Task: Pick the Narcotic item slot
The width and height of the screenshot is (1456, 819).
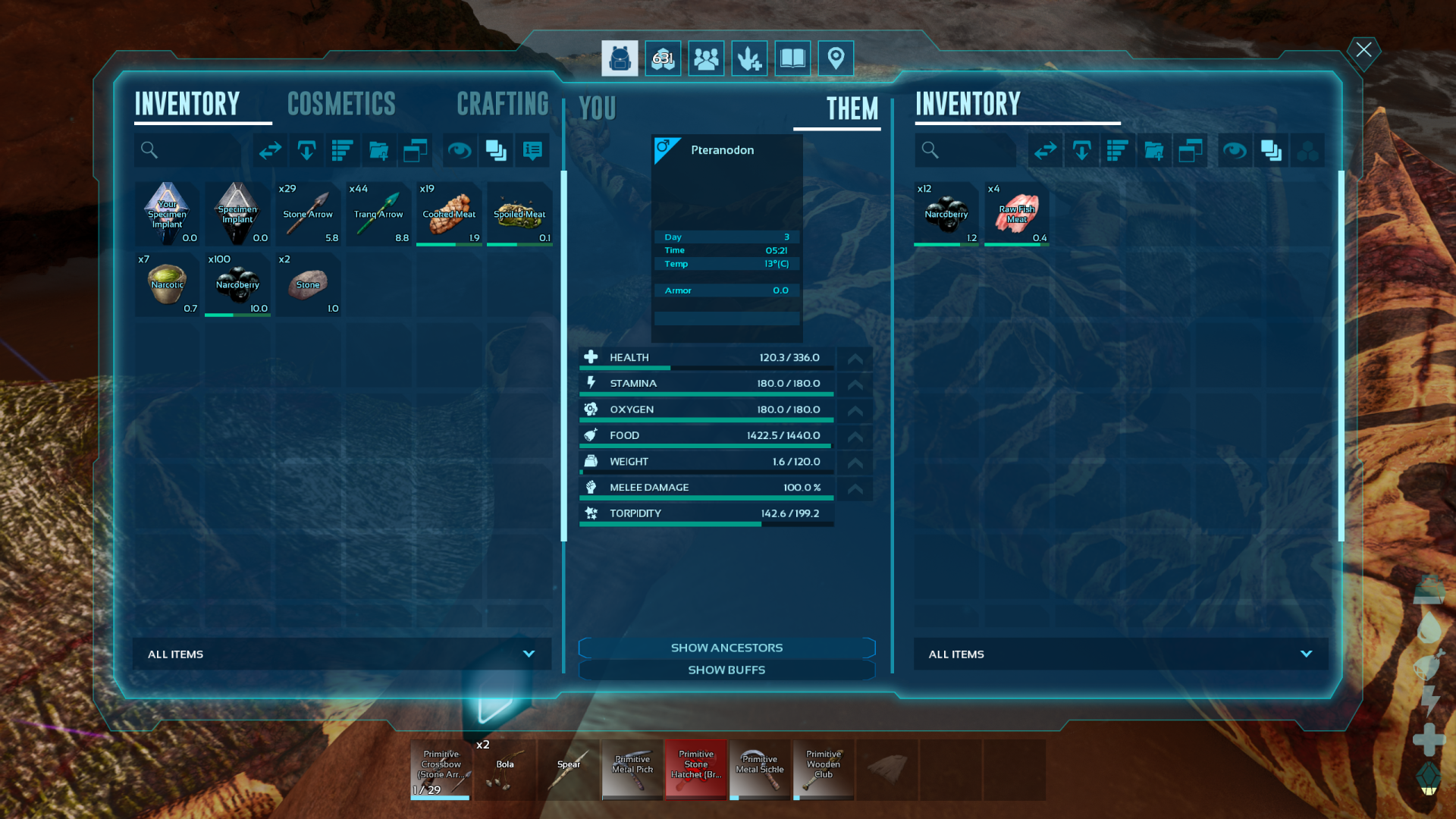Action: 167,284
